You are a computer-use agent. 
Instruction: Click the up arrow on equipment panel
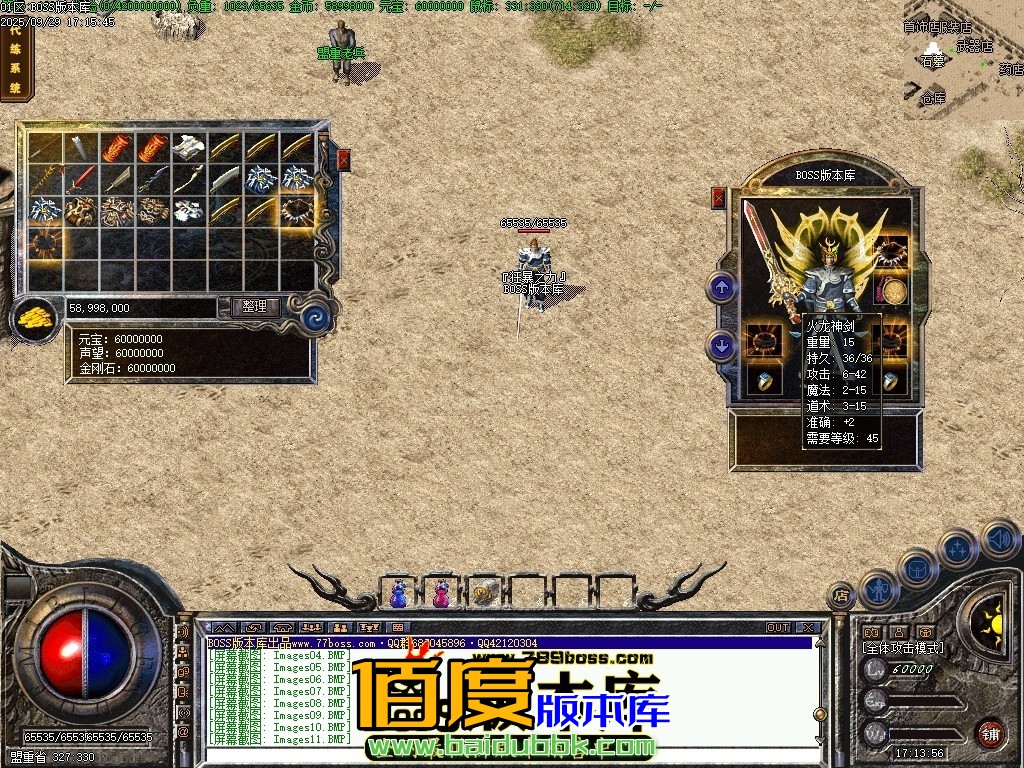[x=721, y=288]
